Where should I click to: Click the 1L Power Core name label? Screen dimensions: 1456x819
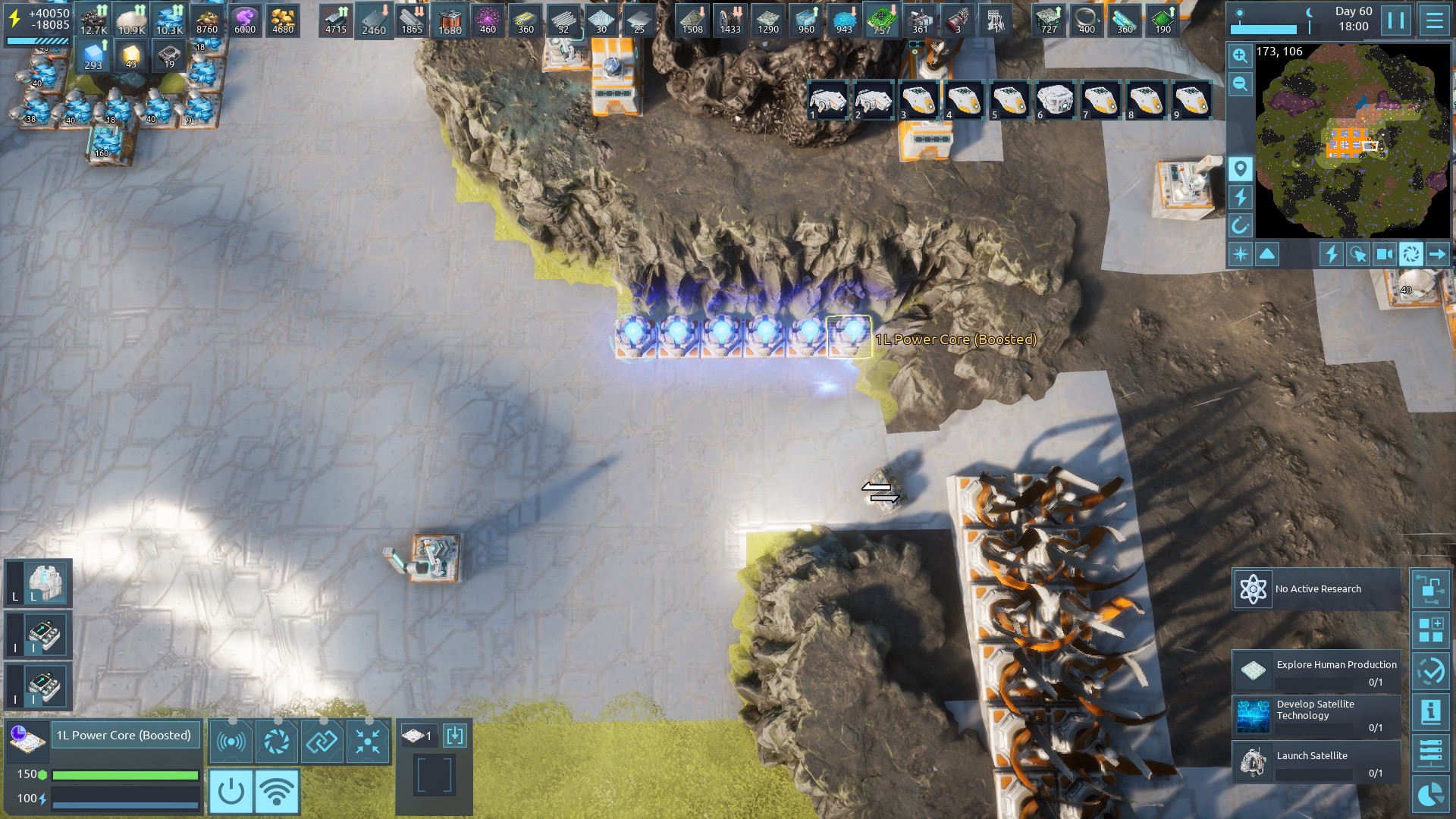point(124,736)
